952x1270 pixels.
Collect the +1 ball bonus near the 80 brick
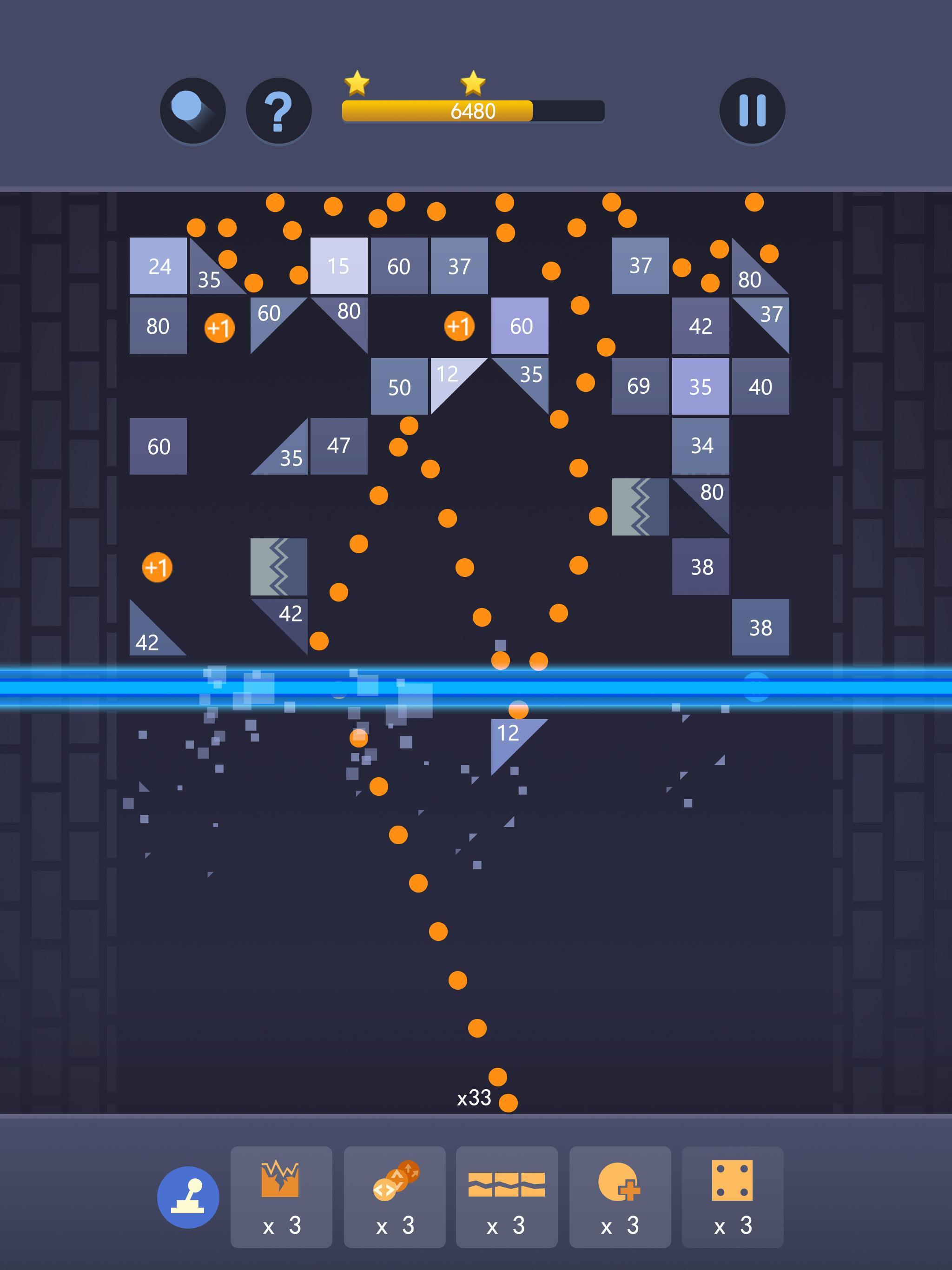[x=220, y=328]
